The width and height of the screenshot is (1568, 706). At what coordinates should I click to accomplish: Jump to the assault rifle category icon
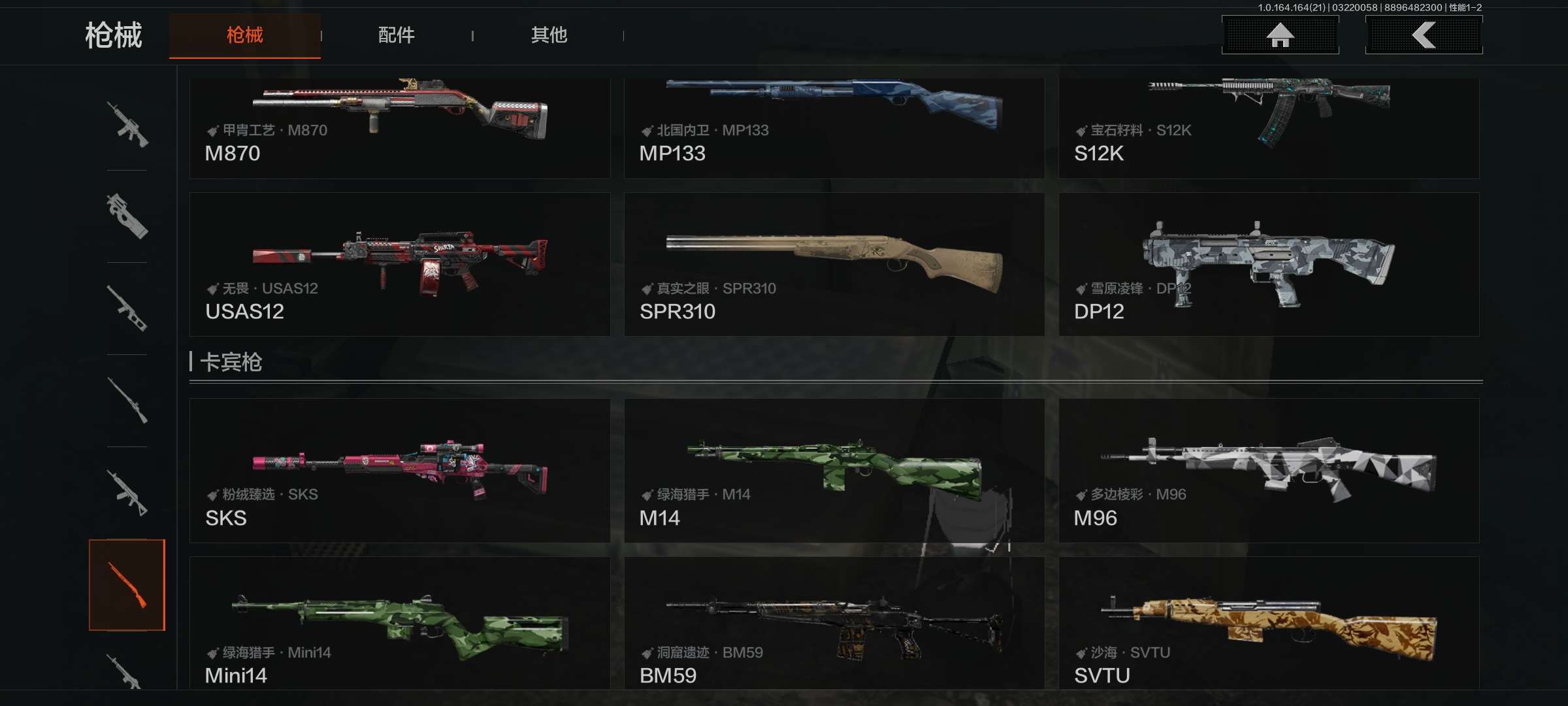(x=127, y=124)
